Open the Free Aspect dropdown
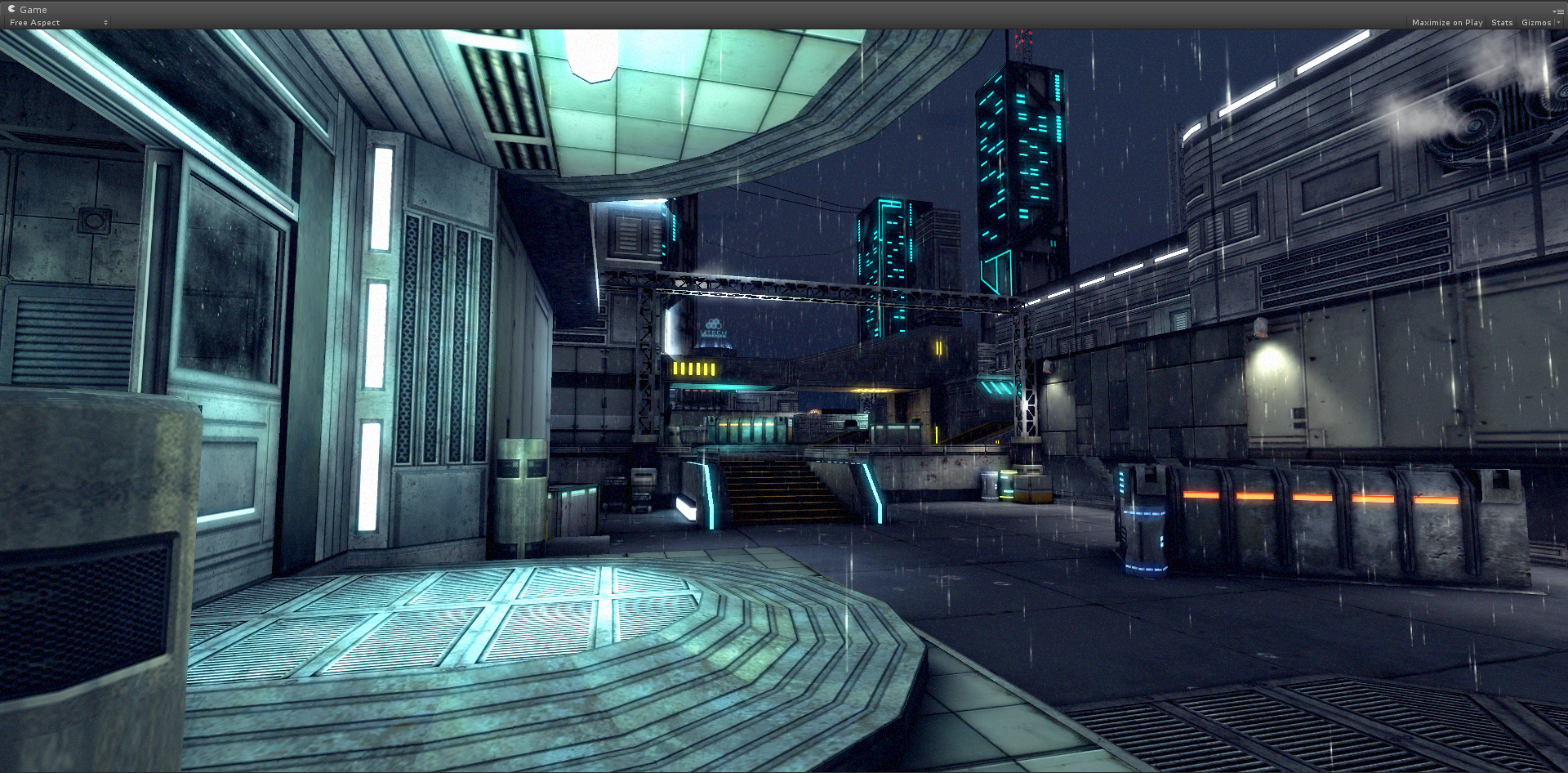Viewport: 1568px width, 773px height. [57, 23]
